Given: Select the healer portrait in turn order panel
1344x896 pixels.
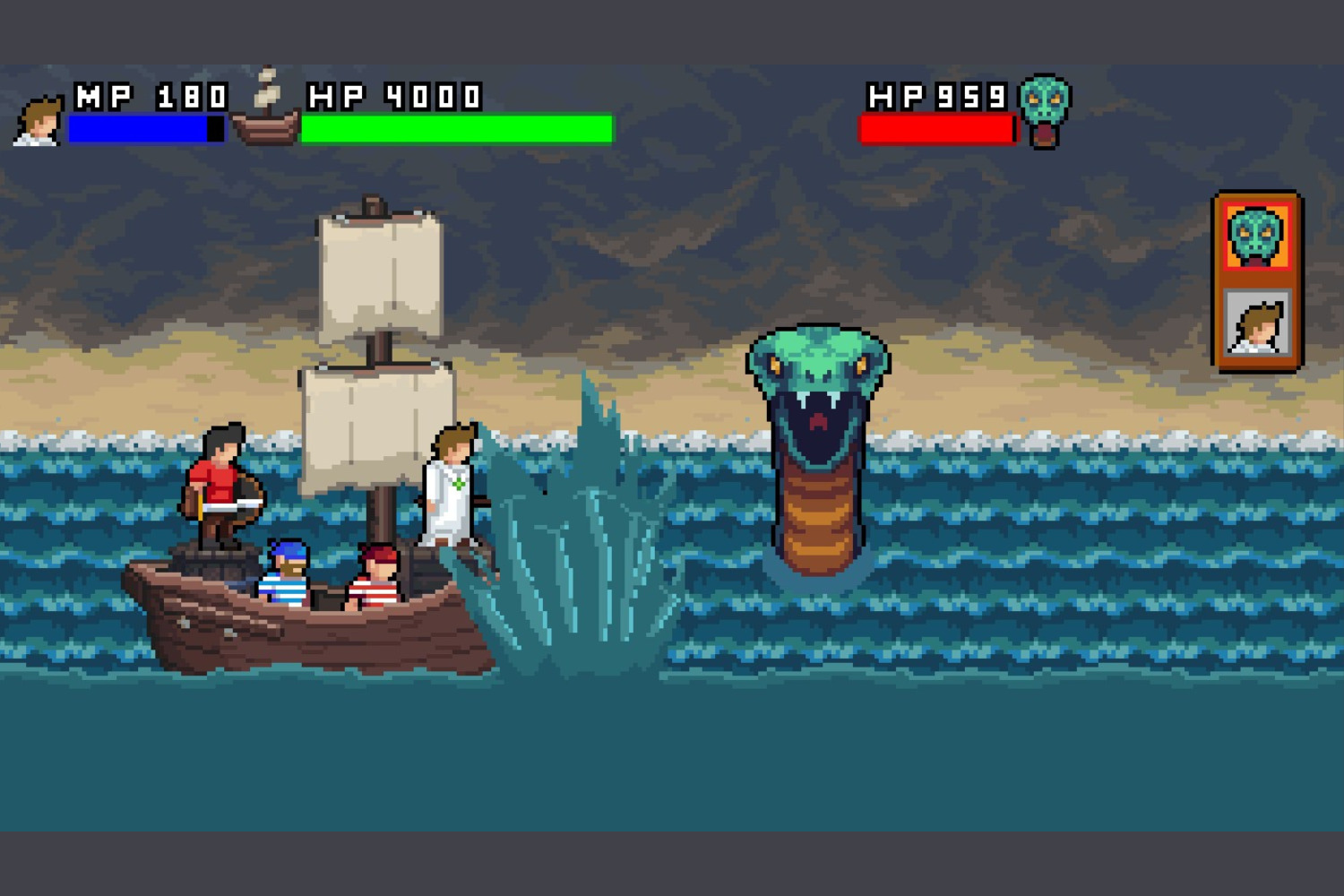Looking at the screenshot, I should [1256, 323].
